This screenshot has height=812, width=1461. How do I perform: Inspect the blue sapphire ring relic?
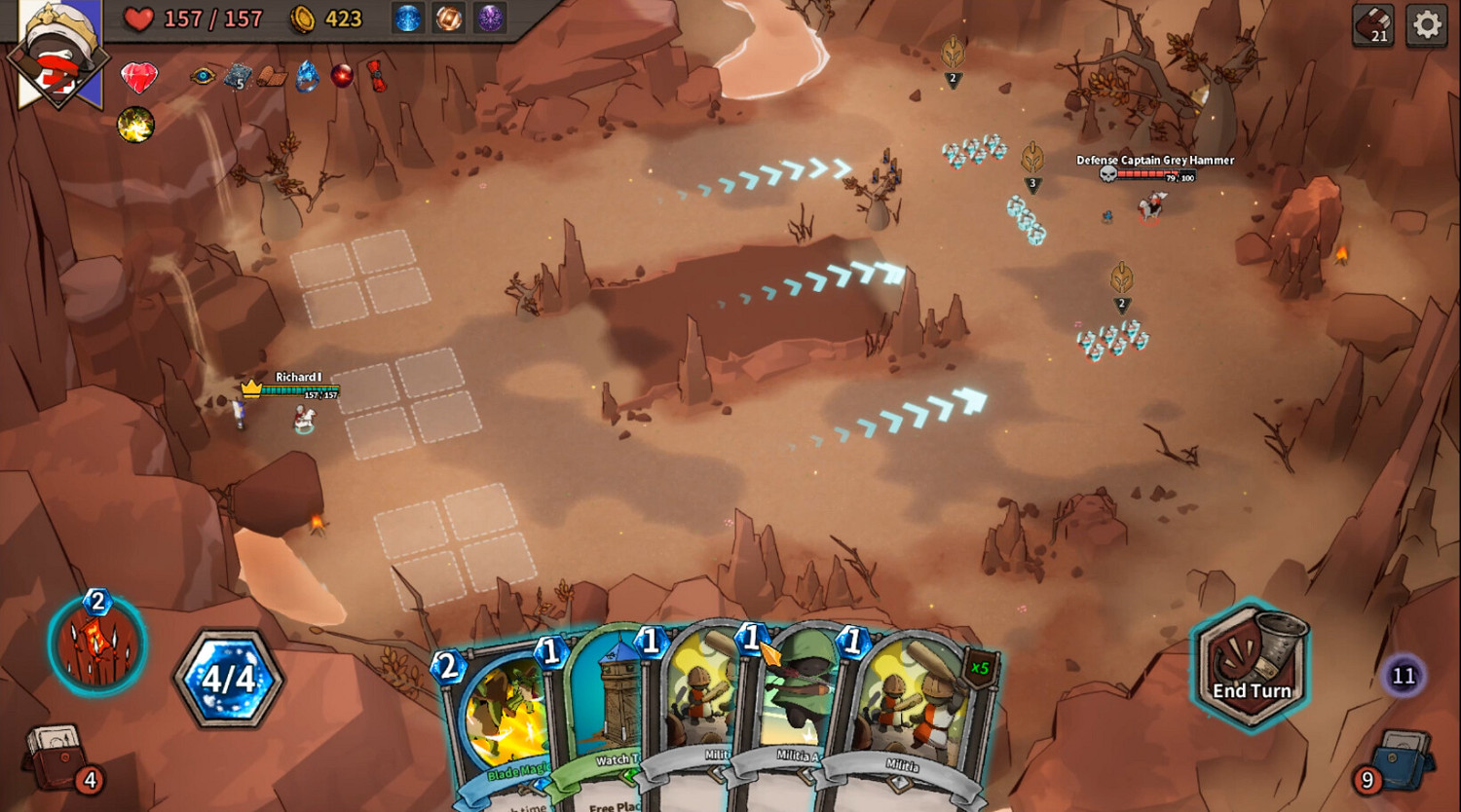[x=307, y=76]
